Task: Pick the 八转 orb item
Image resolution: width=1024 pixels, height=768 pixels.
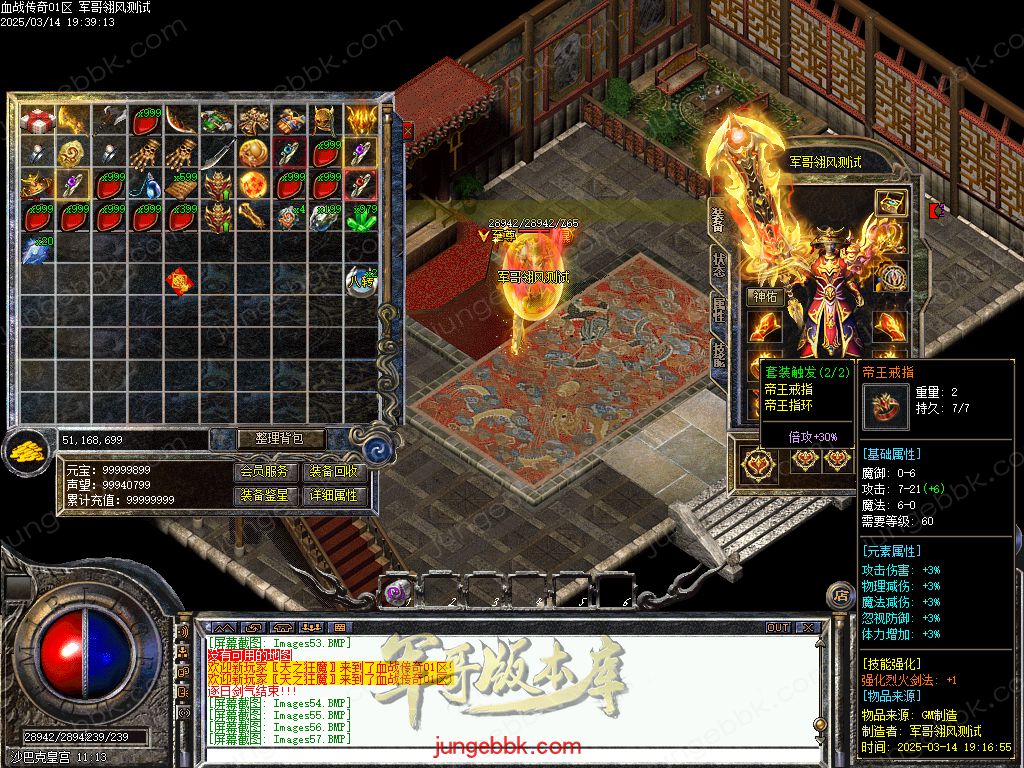Action: [361, 281]
